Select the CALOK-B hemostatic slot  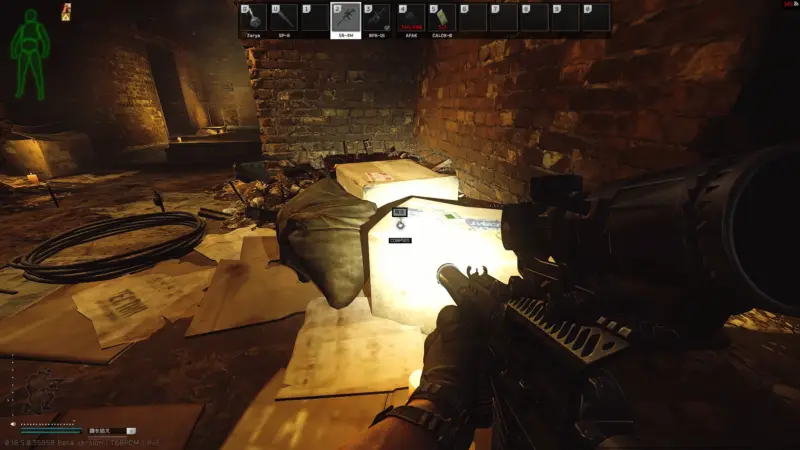441,19
